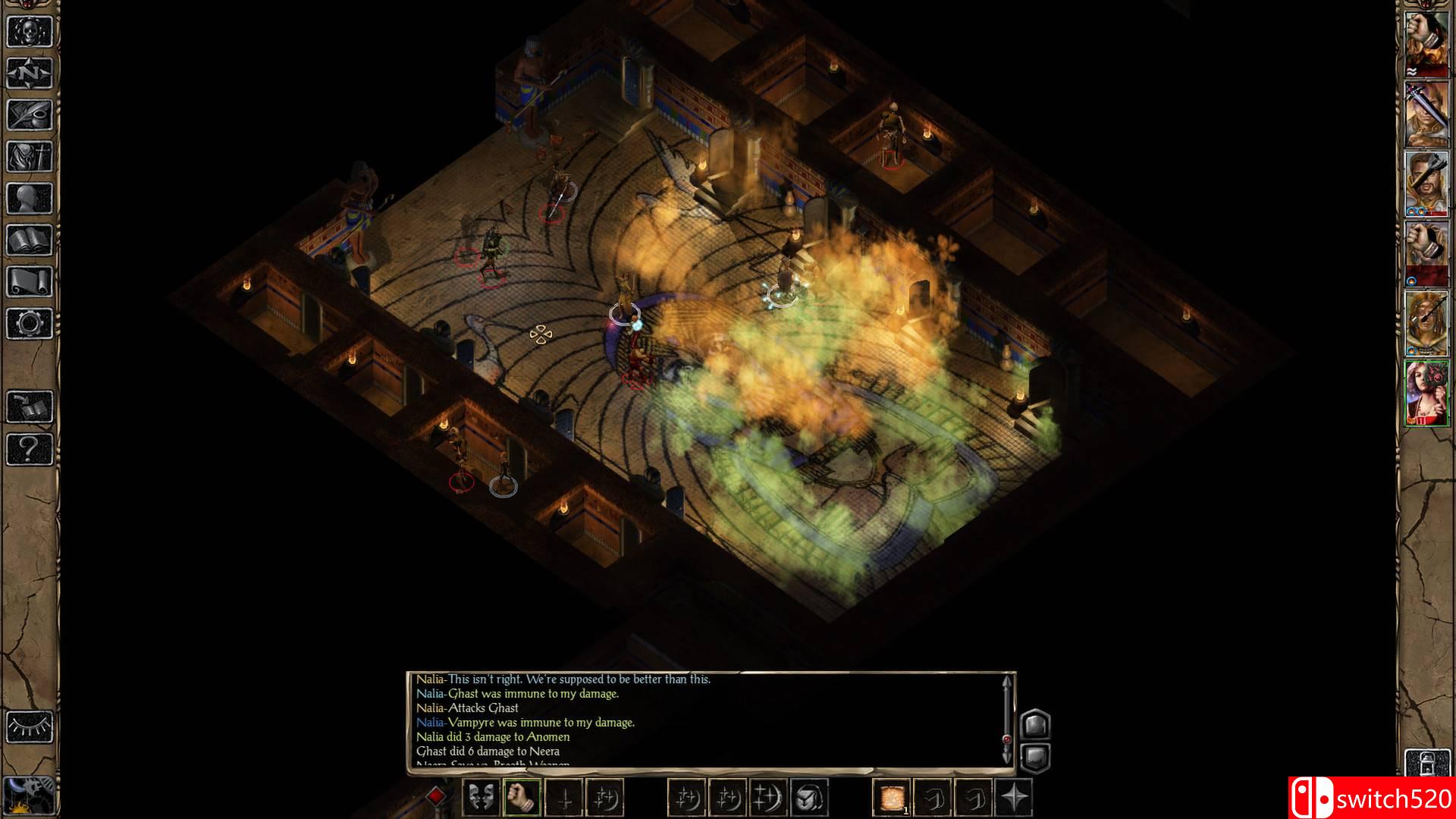Open the cast spell hooded figure button
This screenshot has width=1456, height=819.
[x=808, y=797]
